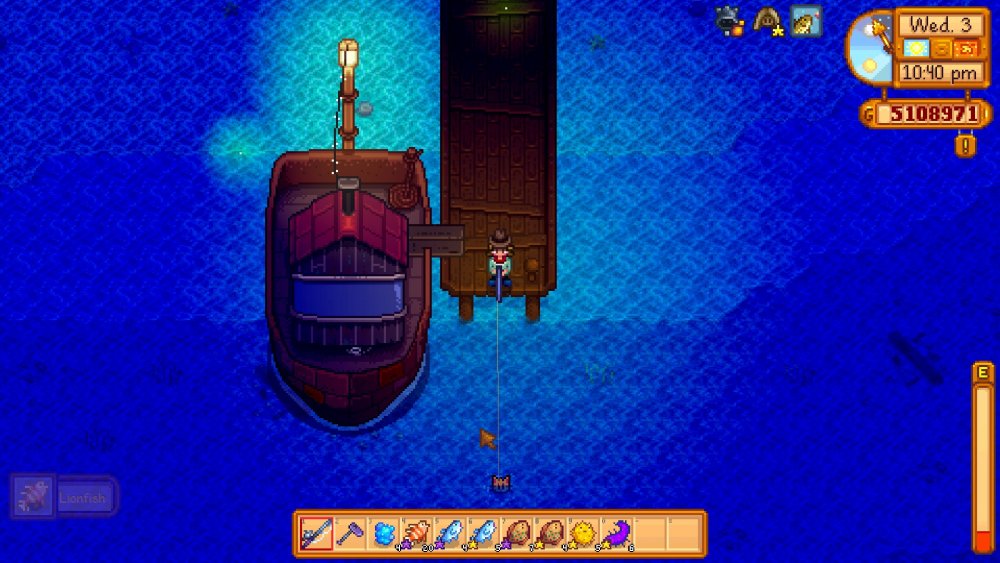Viewport: 1000px width, 563px height.
Task: Open the journal via the exclamation button
Action: click(965, 146)
